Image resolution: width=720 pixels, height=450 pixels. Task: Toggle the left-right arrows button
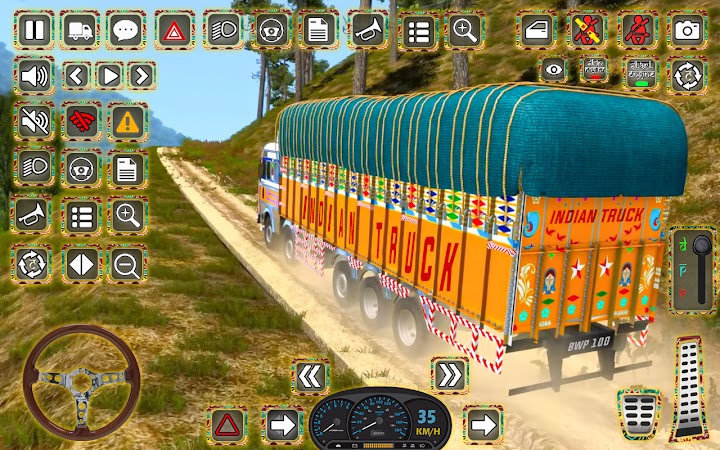click(x=80, y=264)
